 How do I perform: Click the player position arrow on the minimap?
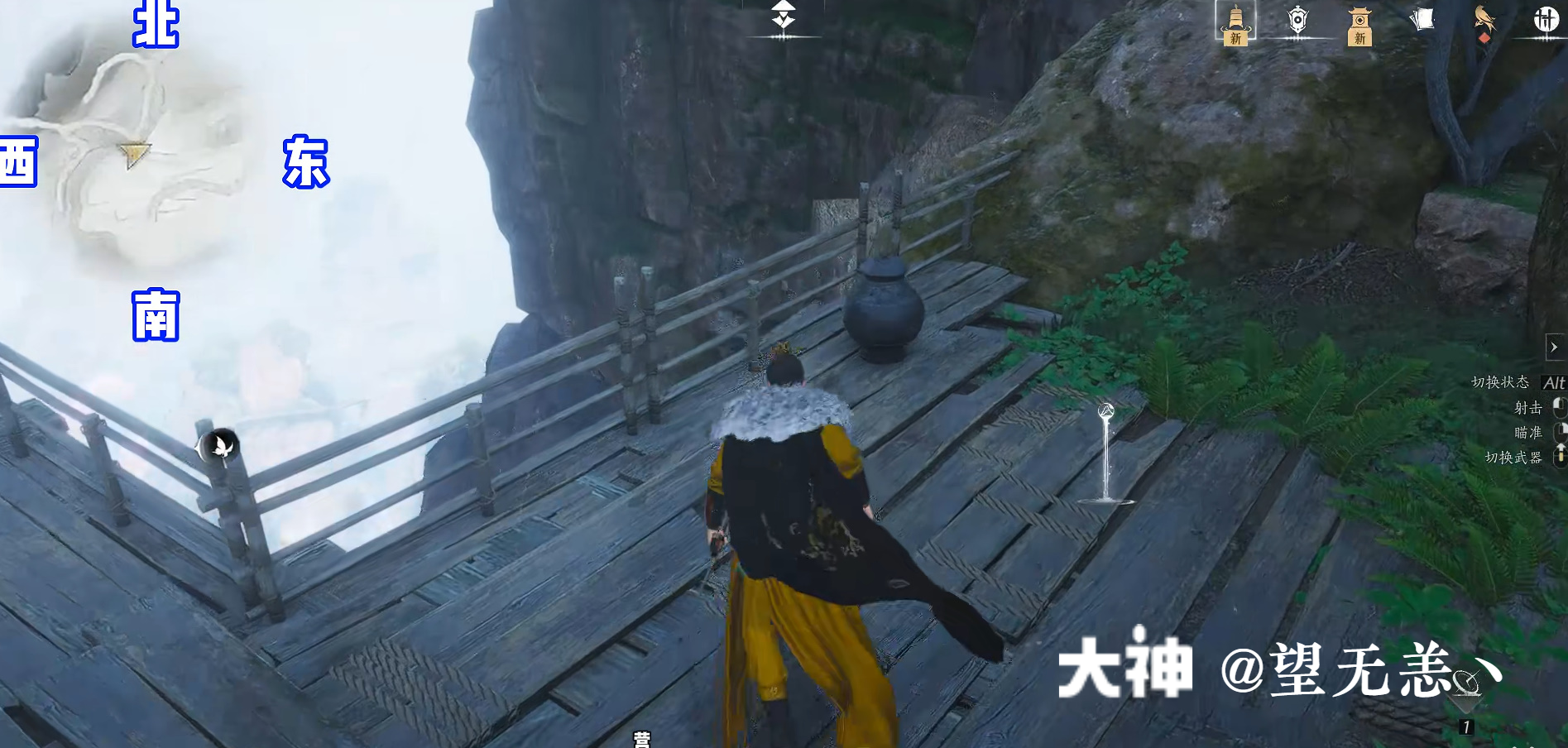(137, 153)
